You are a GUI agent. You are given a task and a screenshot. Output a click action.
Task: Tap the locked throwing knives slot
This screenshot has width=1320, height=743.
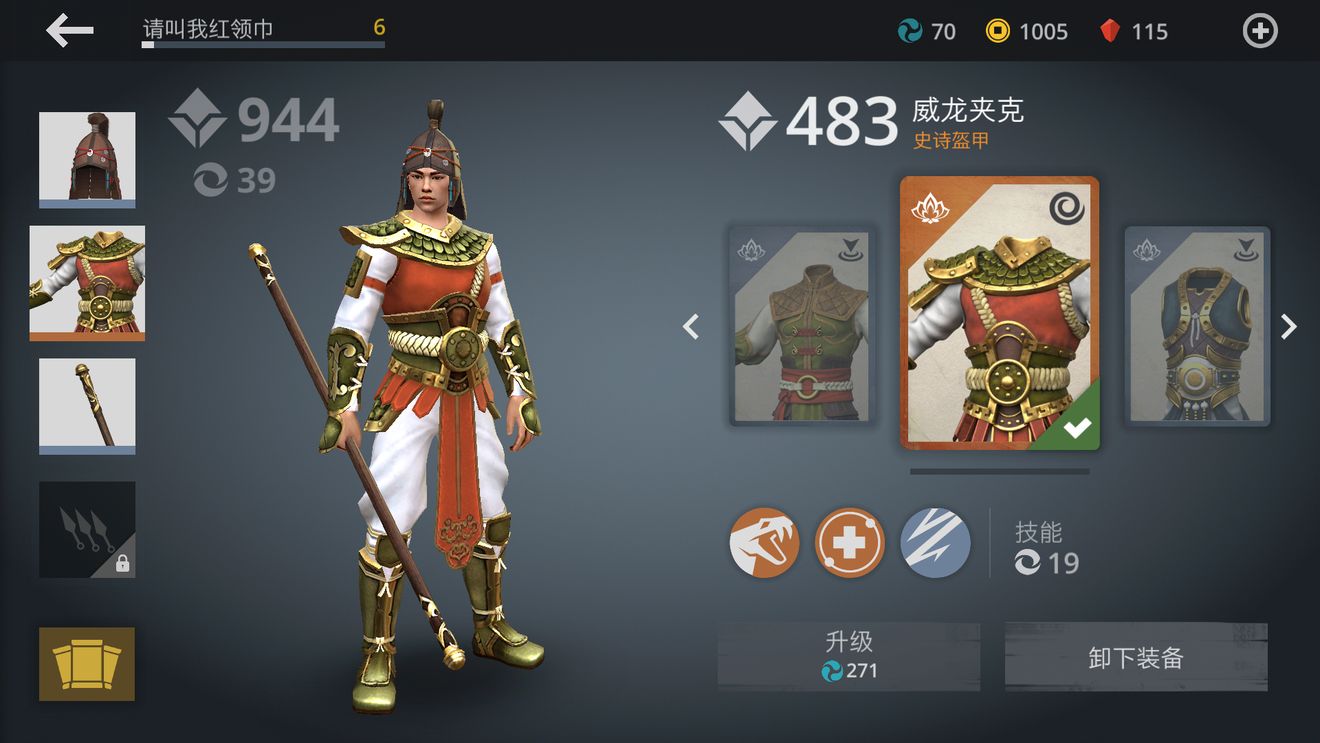point(87,529)
